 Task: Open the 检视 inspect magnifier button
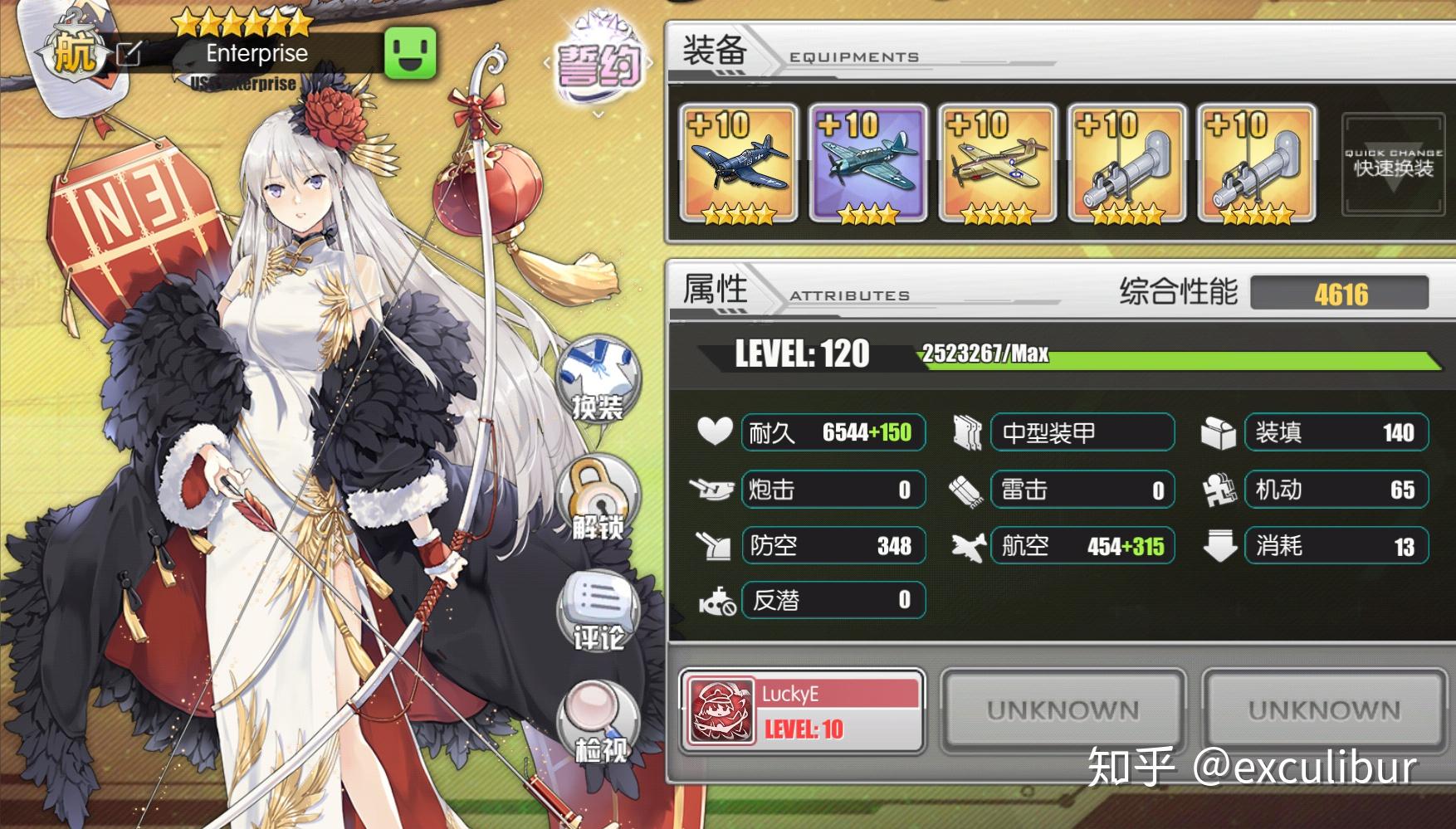coord(599,724)
